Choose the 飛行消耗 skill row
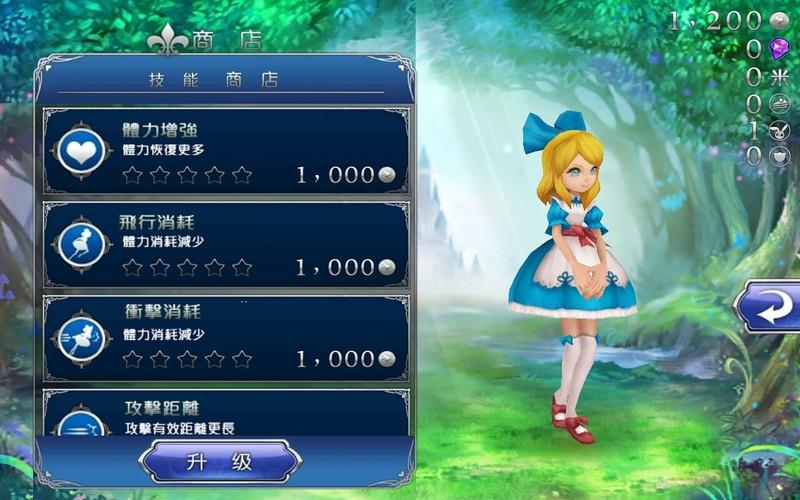The width and height of the screenshot is (800, 500). [225, 243]
